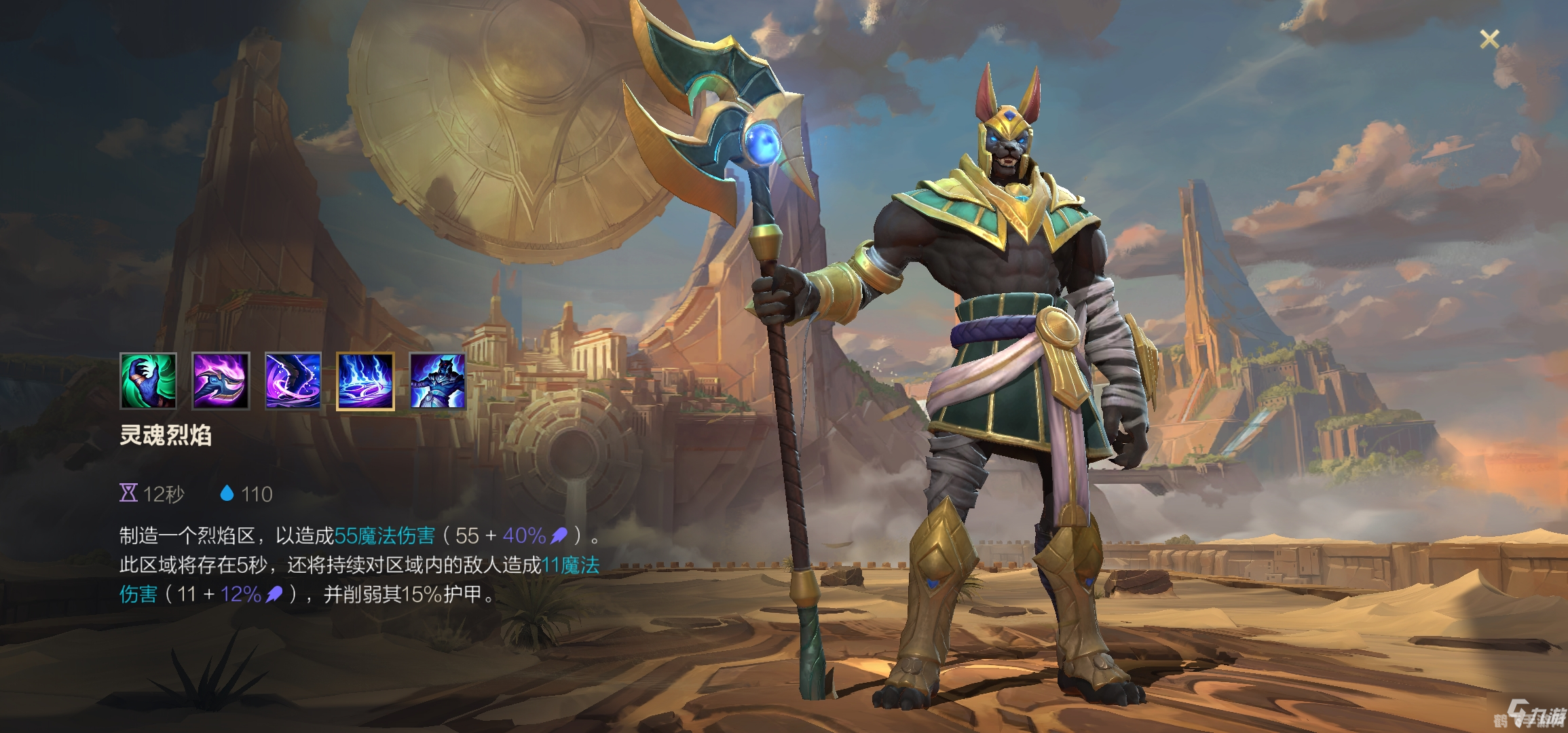View the ultimate ability with Nasus portrait
This screenshot has height=733, width=1568.
438,381
